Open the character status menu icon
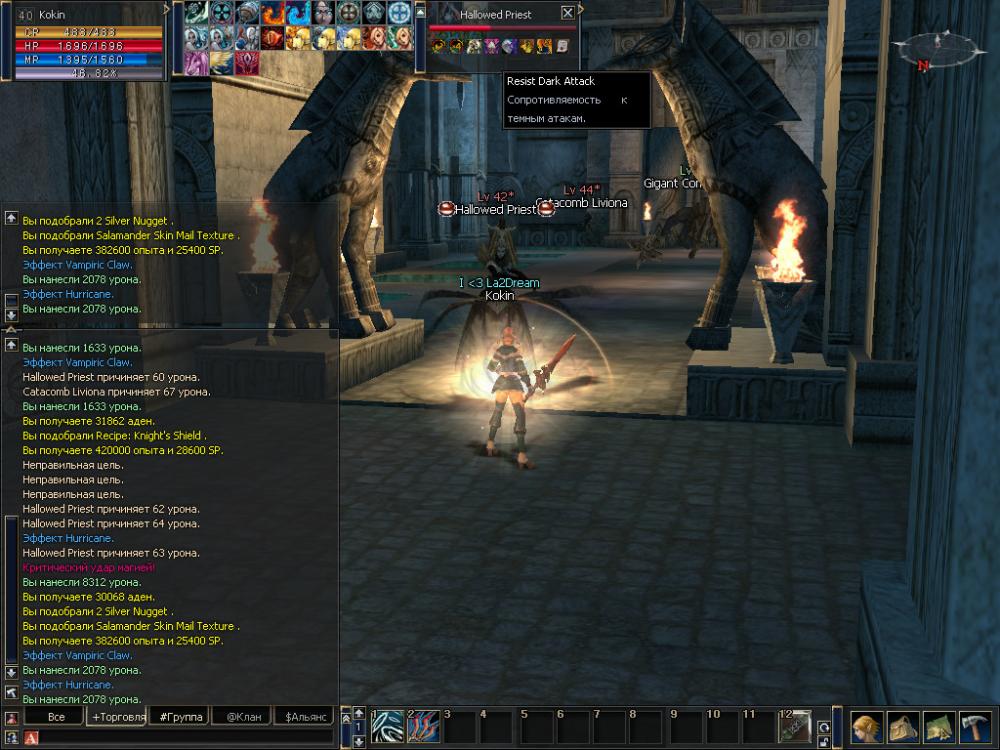This screenshot has height=750, width=1000. [x=866, y=727]
